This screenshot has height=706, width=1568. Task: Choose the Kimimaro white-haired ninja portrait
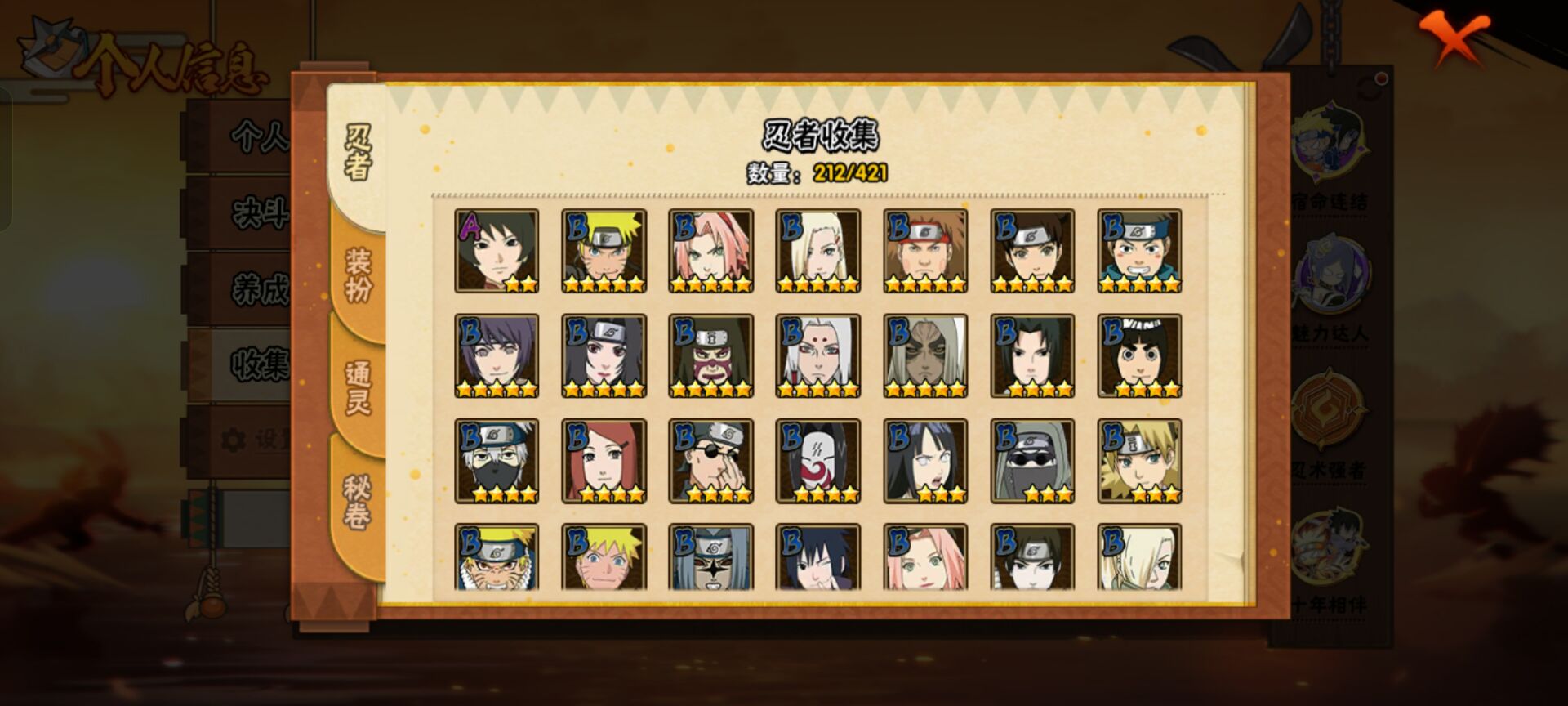[817, 356]
